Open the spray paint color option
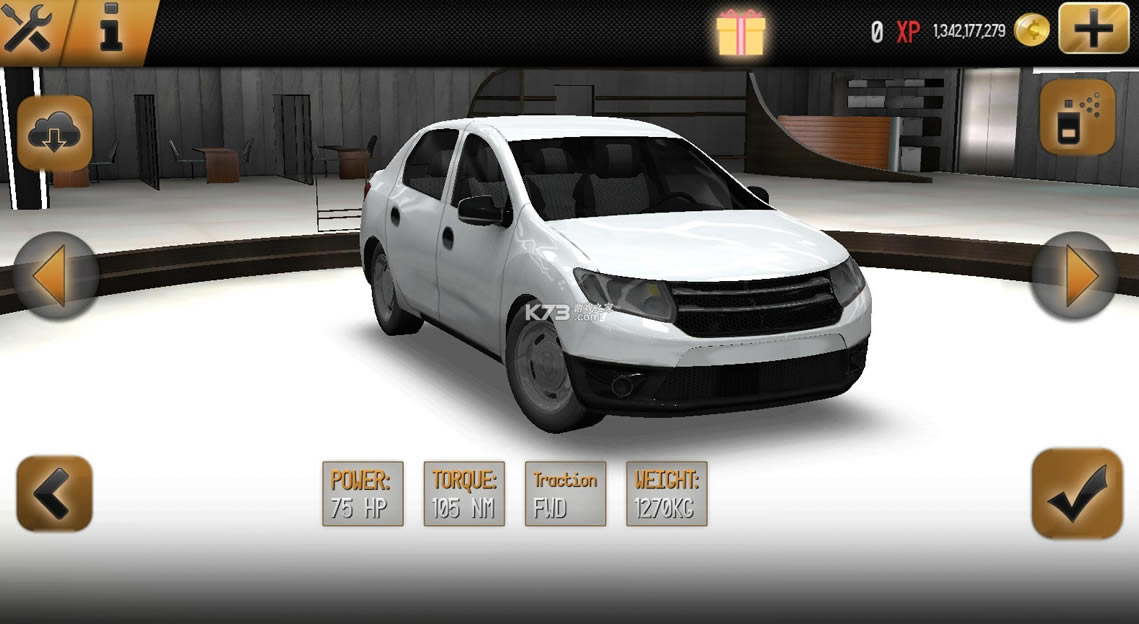 (1077, 119)
